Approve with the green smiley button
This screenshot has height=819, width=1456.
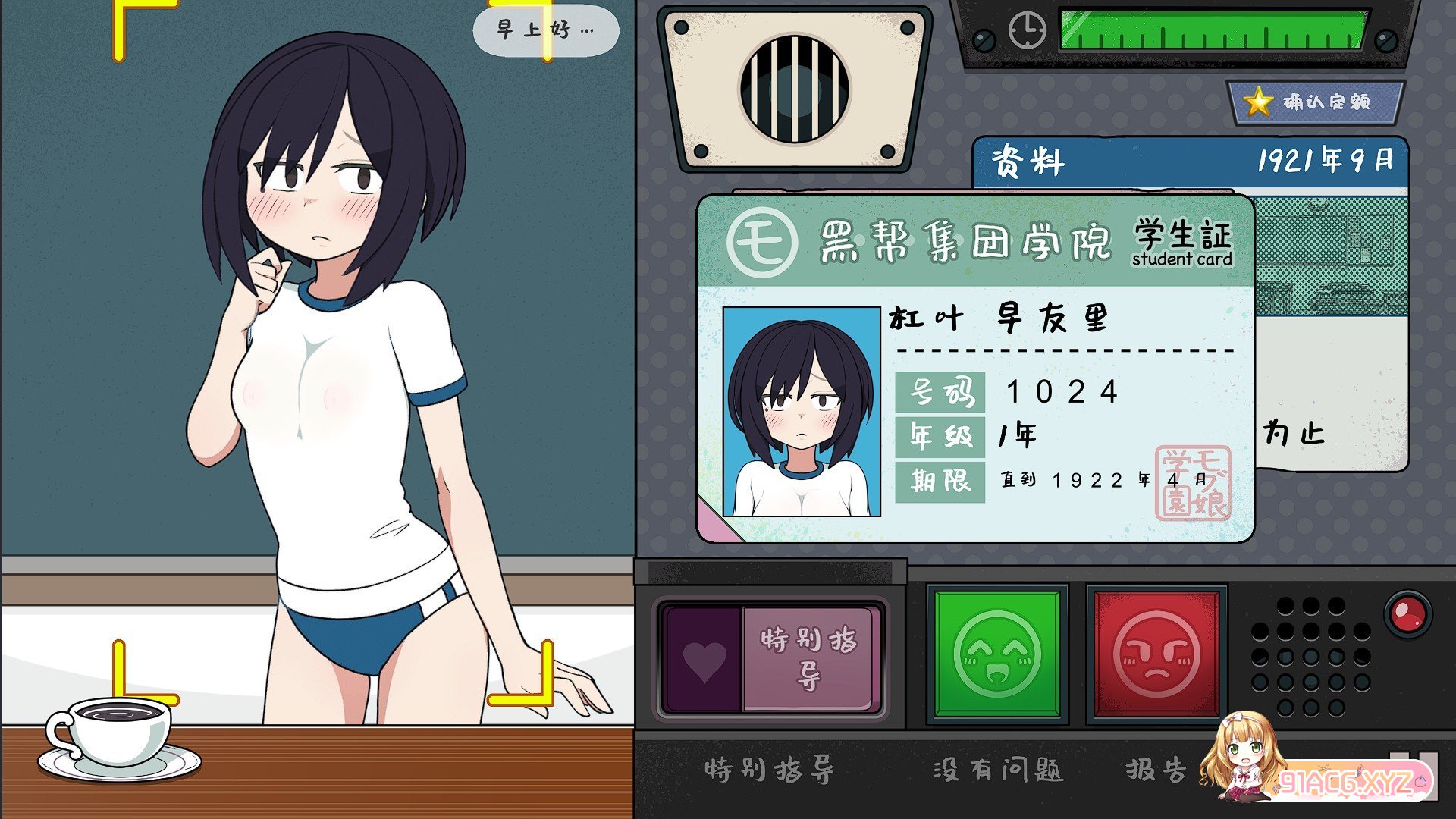(x=997, y=654)
